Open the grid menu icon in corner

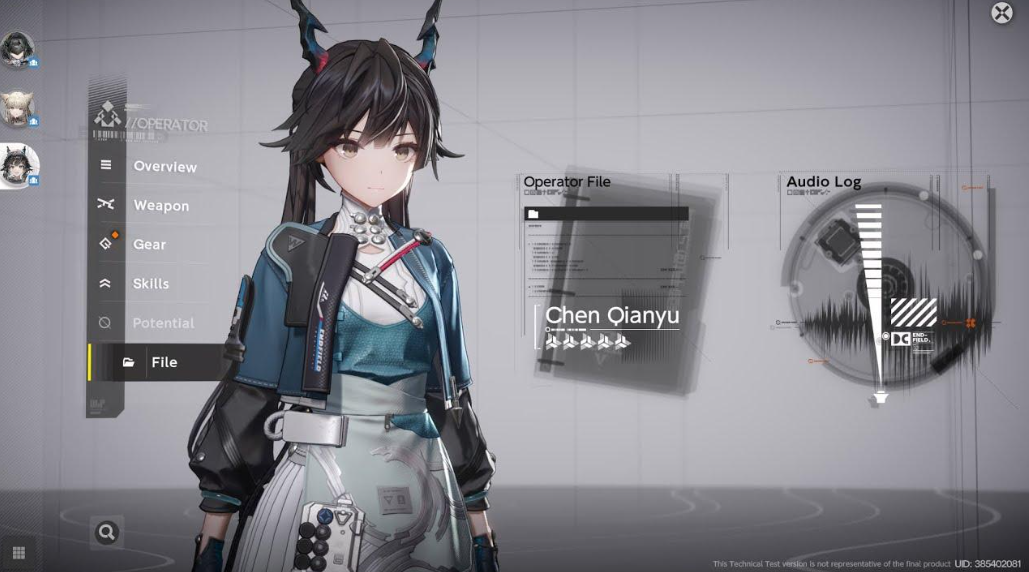[18, 552]
